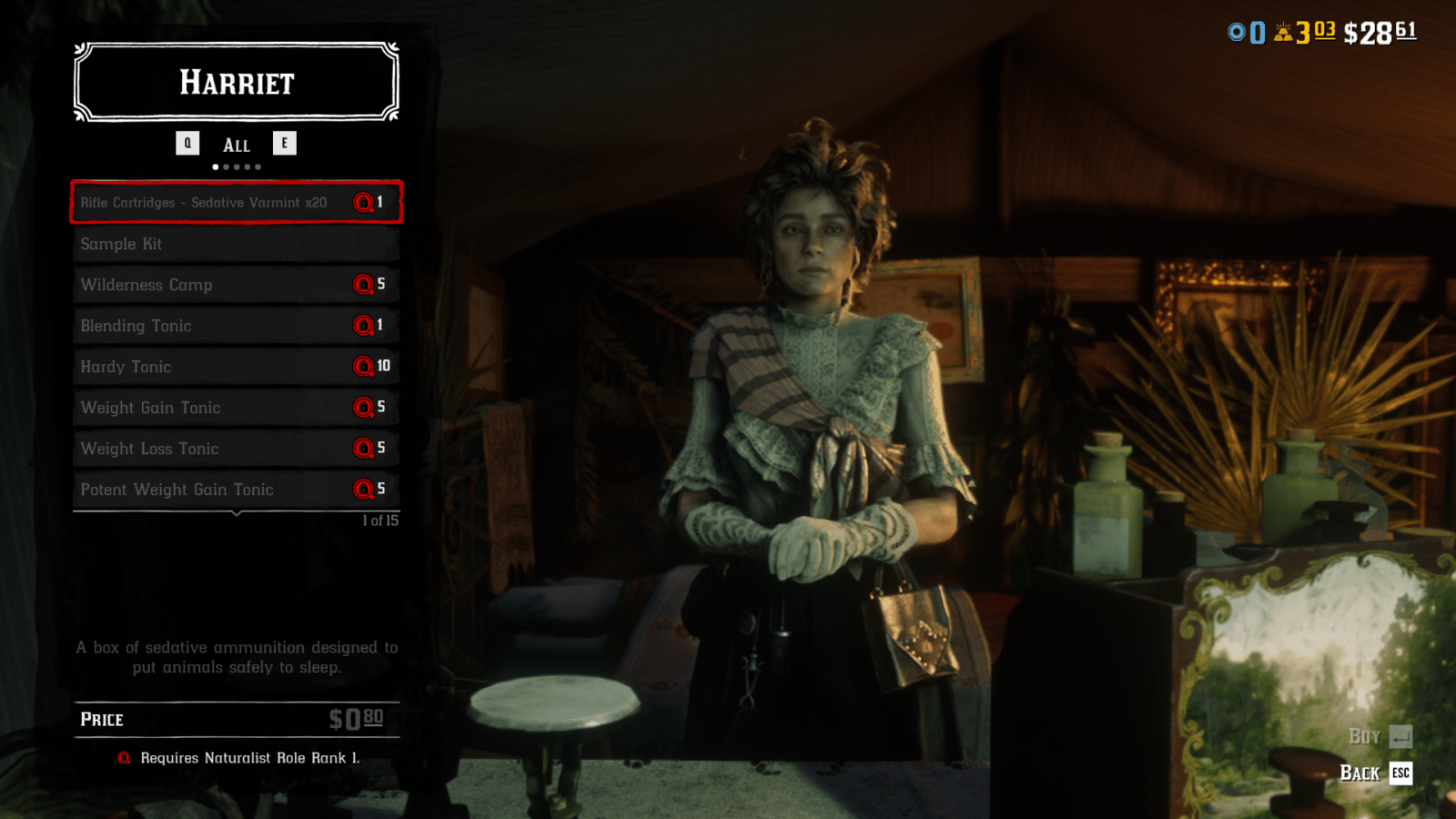The image size is (1456, 819).
Task: Click the second pagination dot under All
Action: (x=226, y=167)
